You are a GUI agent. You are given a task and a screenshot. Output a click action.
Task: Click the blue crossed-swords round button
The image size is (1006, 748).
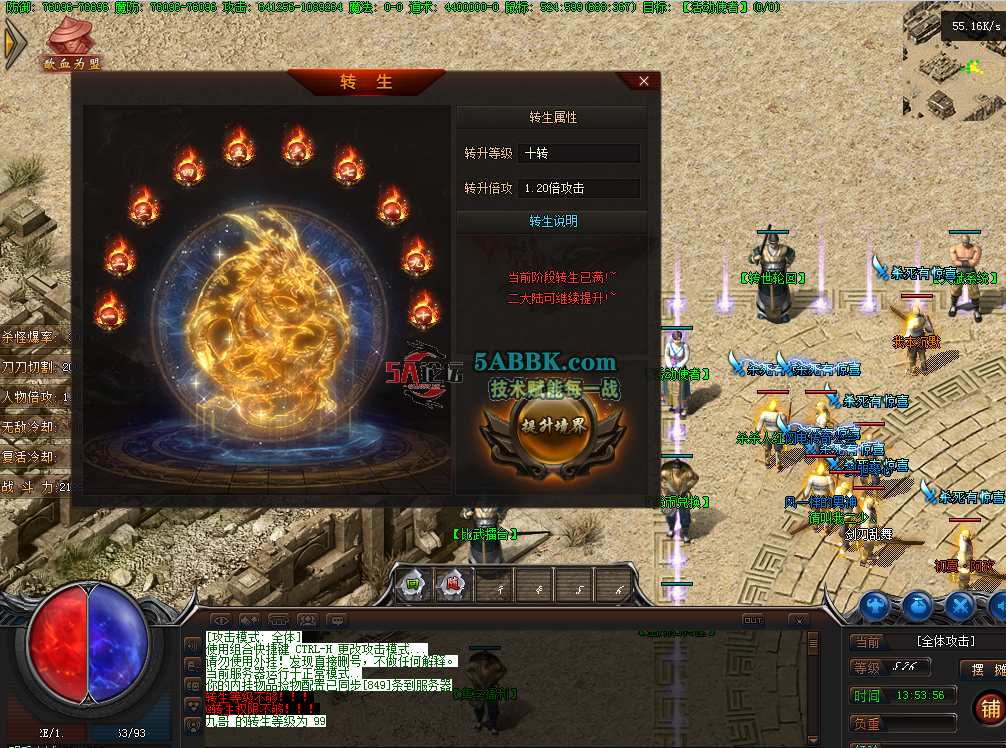coord(960,605)
